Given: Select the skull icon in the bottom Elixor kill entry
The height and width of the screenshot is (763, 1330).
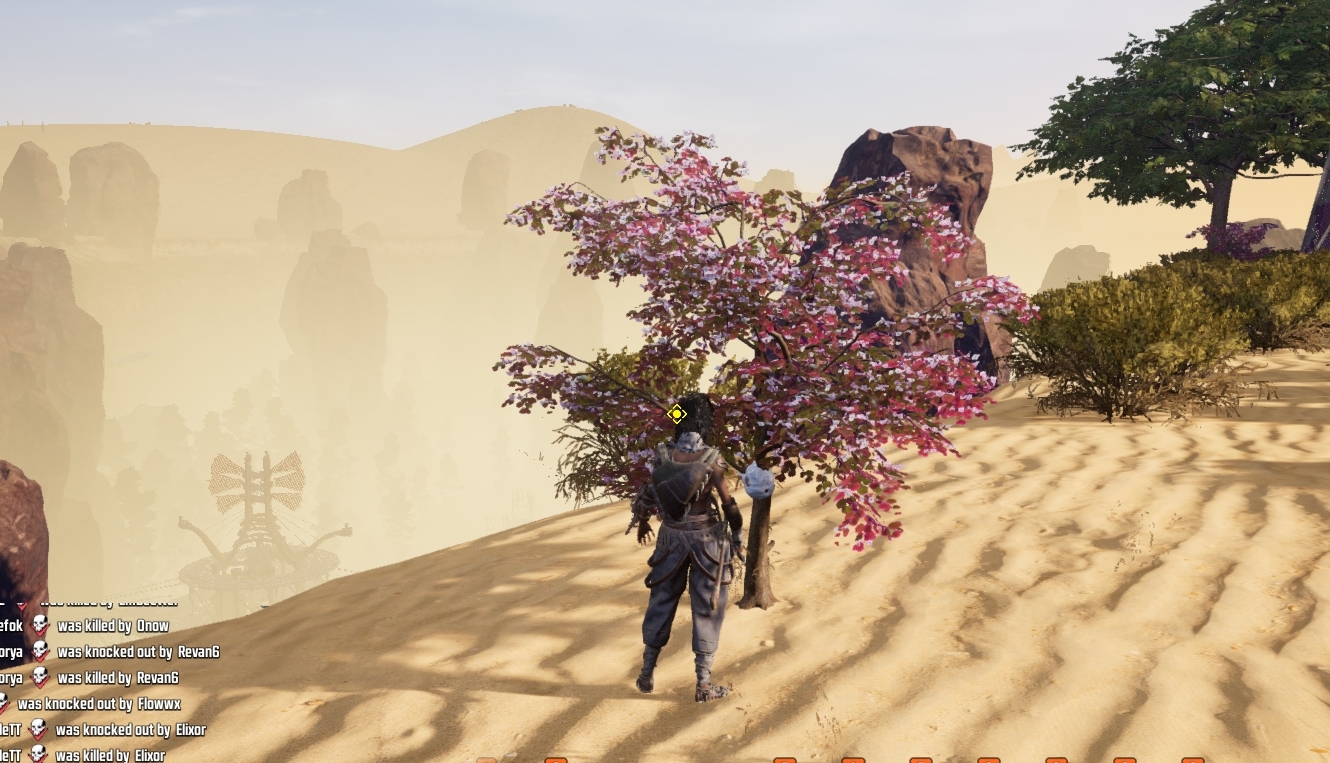Looking at the screenshot, I should tap(40, 752).
